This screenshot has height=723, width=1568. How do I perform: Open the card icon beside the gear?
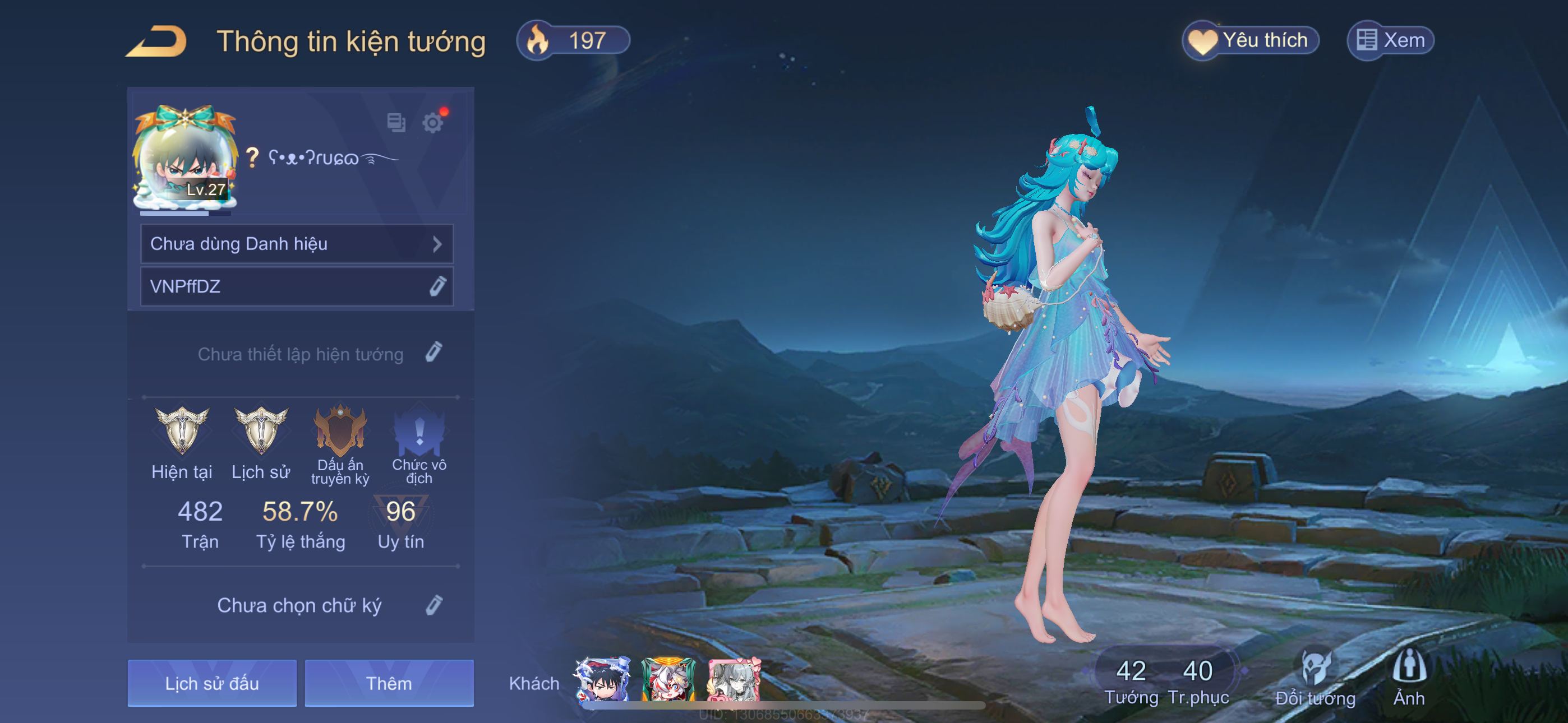point(396,122)
